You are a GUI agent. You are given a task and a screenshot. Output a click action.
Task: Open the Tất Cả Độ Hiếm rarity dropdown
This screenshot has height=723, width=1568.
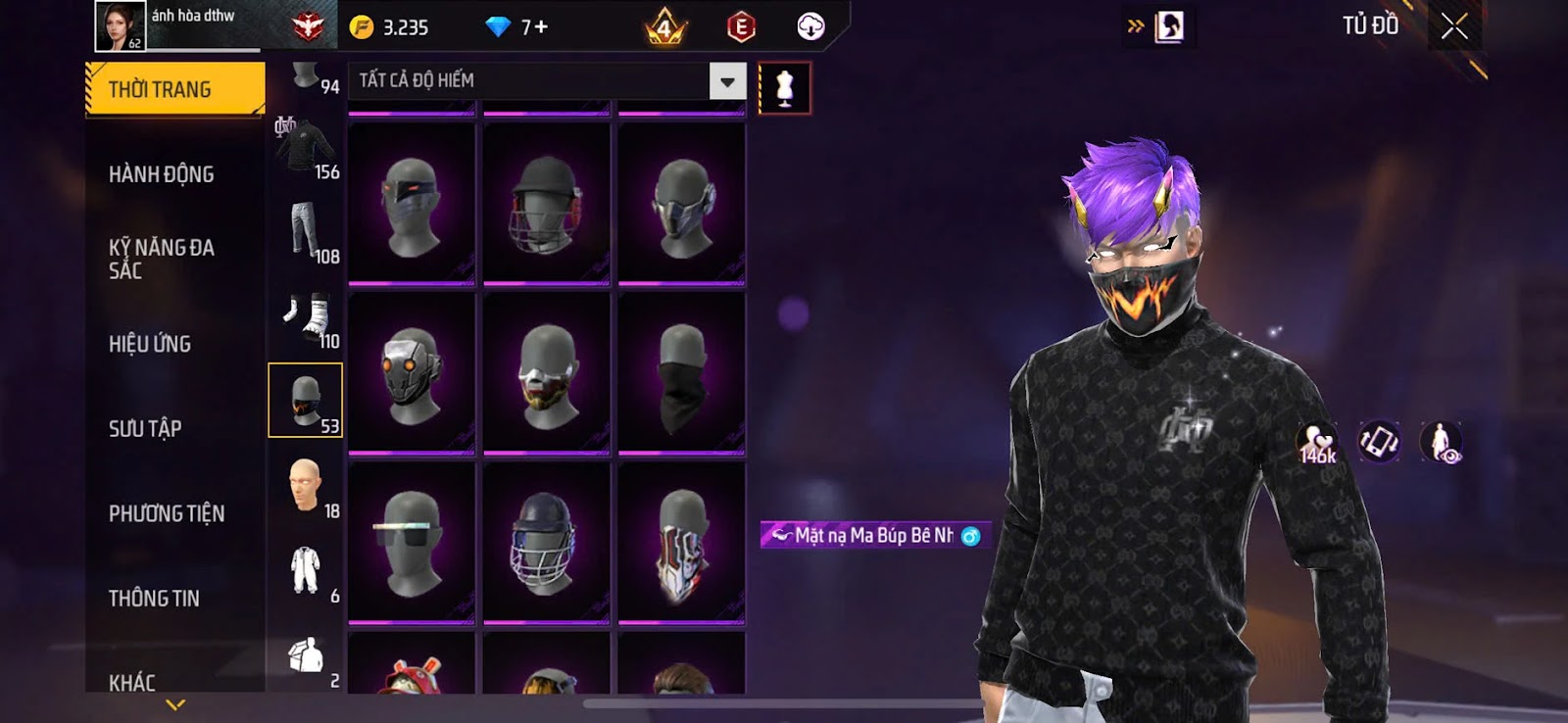[x=727, y=81]
